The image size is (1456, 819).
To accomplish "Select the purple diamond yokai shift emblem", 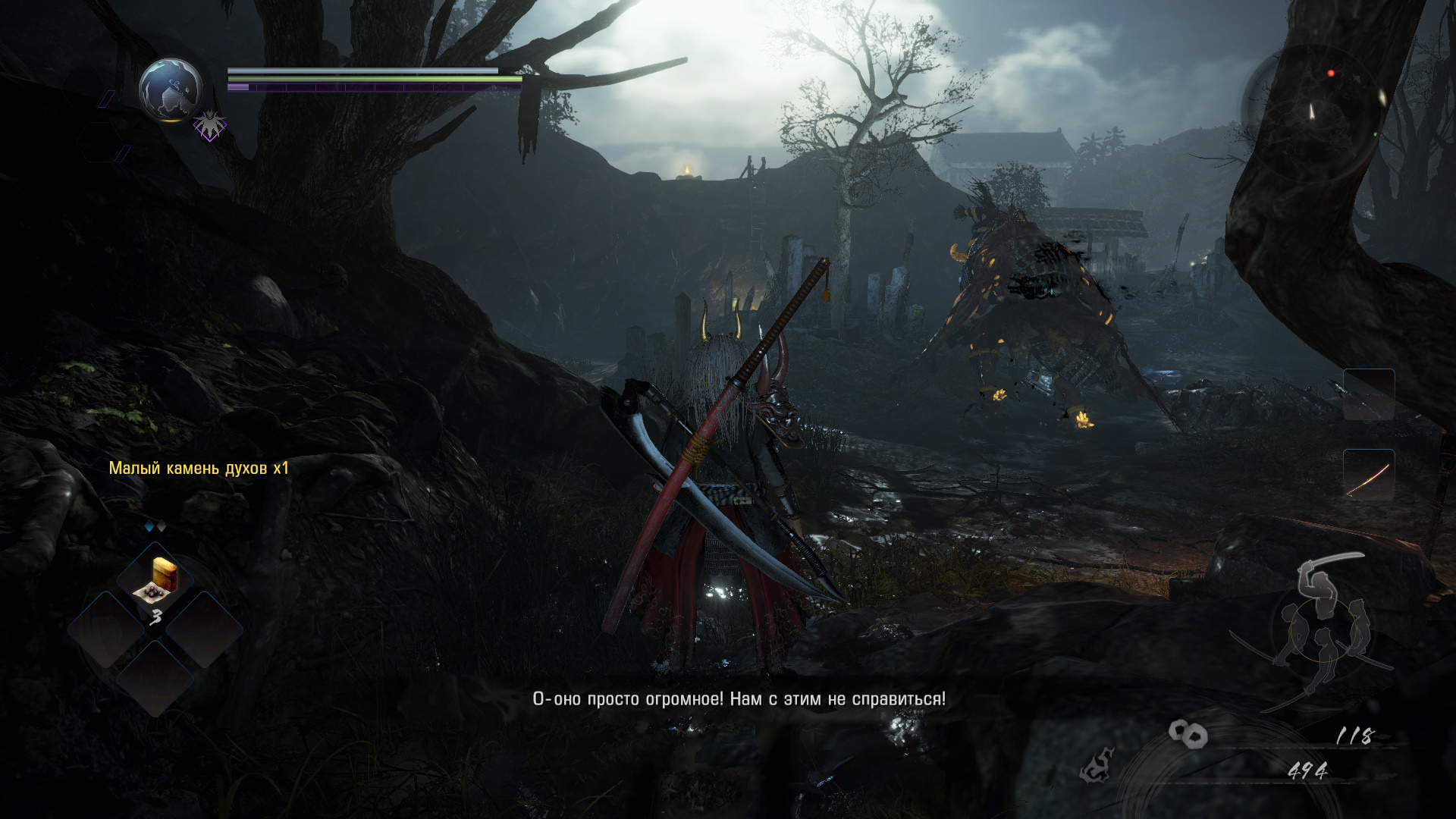I will click(x=209, y=125).
